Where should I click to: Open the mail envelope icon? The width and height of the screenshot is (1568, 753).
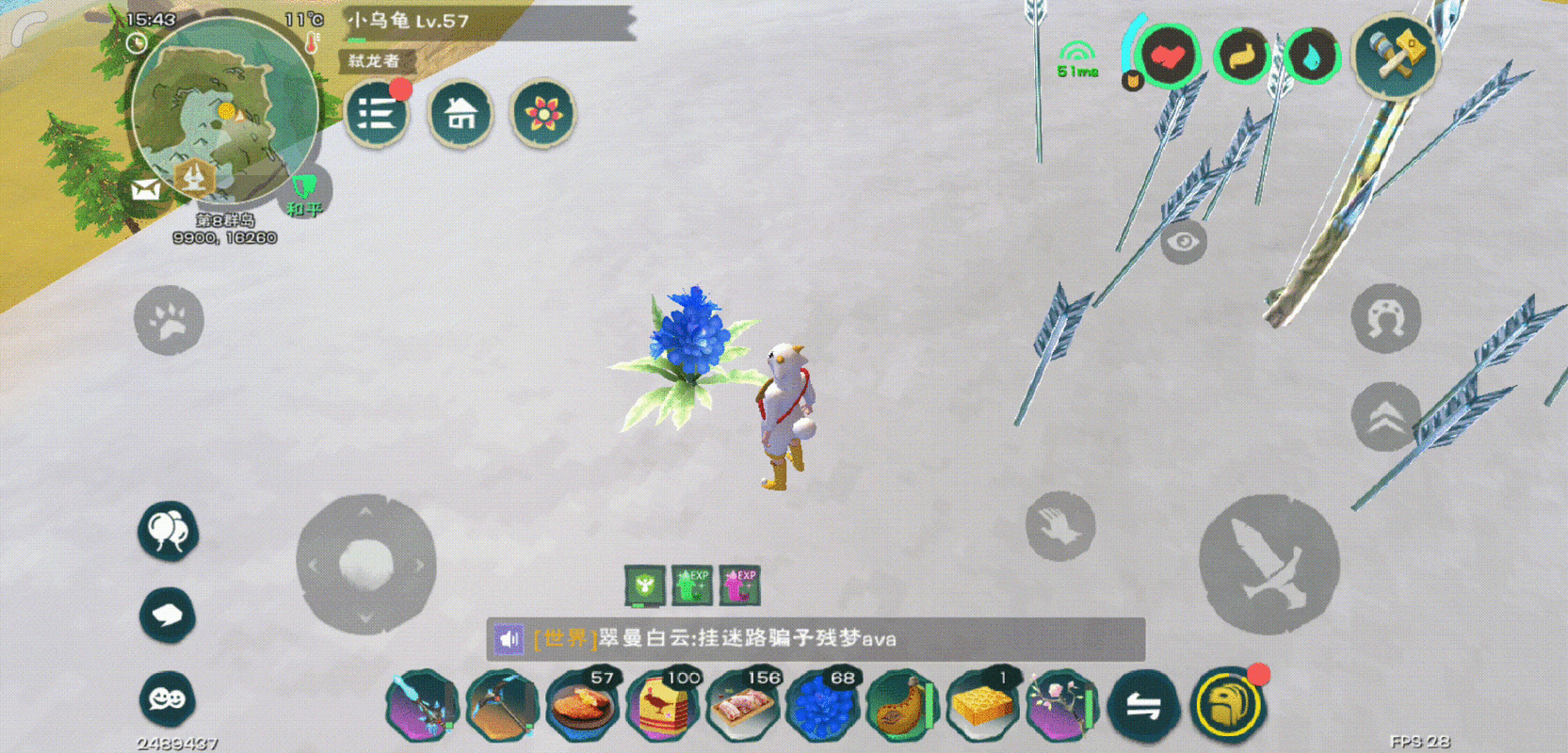point(146,190)
